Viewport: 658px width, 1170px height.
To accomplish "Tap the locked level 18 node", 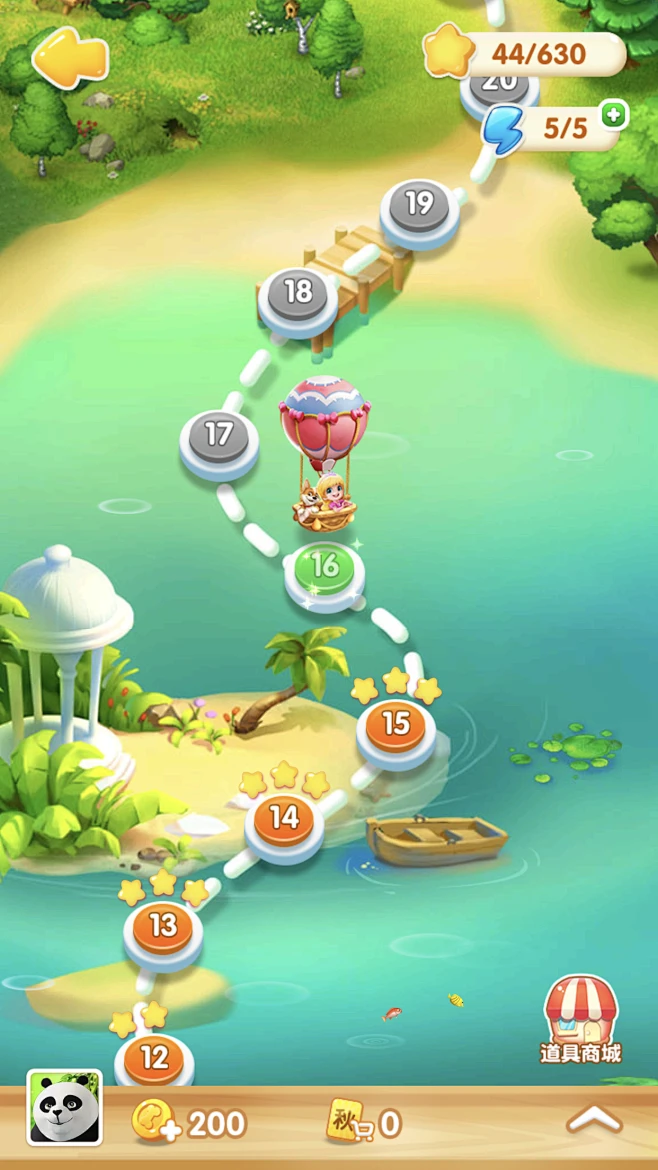I will (x=298, y=294).
